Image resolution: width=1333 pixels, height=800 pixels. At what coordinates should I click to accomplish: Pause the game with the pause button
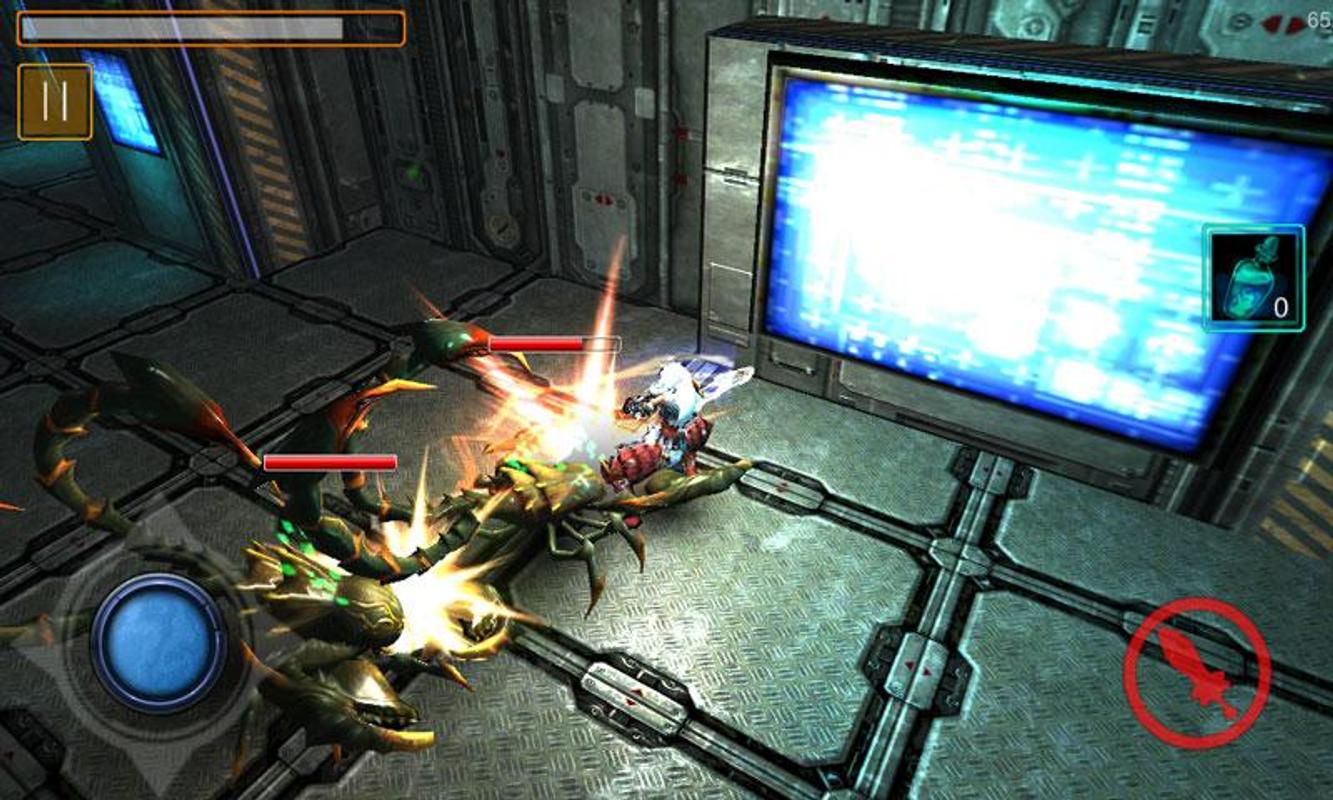(x=55, y=102)
